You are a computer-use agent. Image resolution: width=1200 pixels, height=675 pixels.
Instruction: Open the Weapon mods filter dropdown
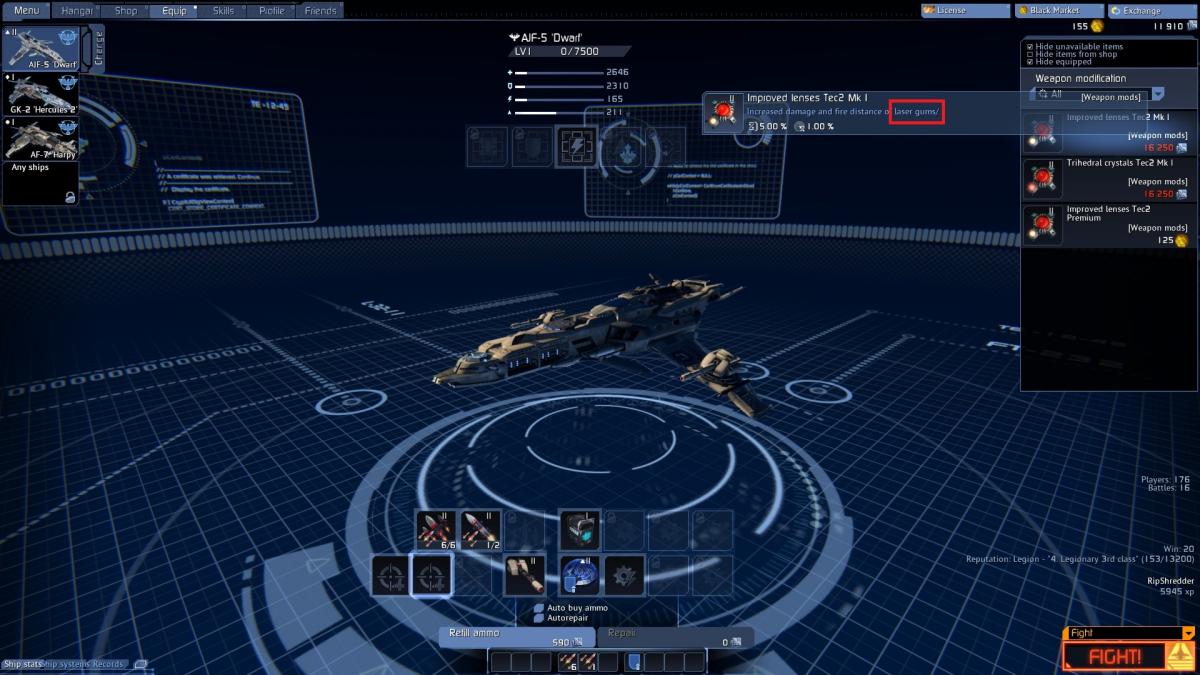point(1157,94)
